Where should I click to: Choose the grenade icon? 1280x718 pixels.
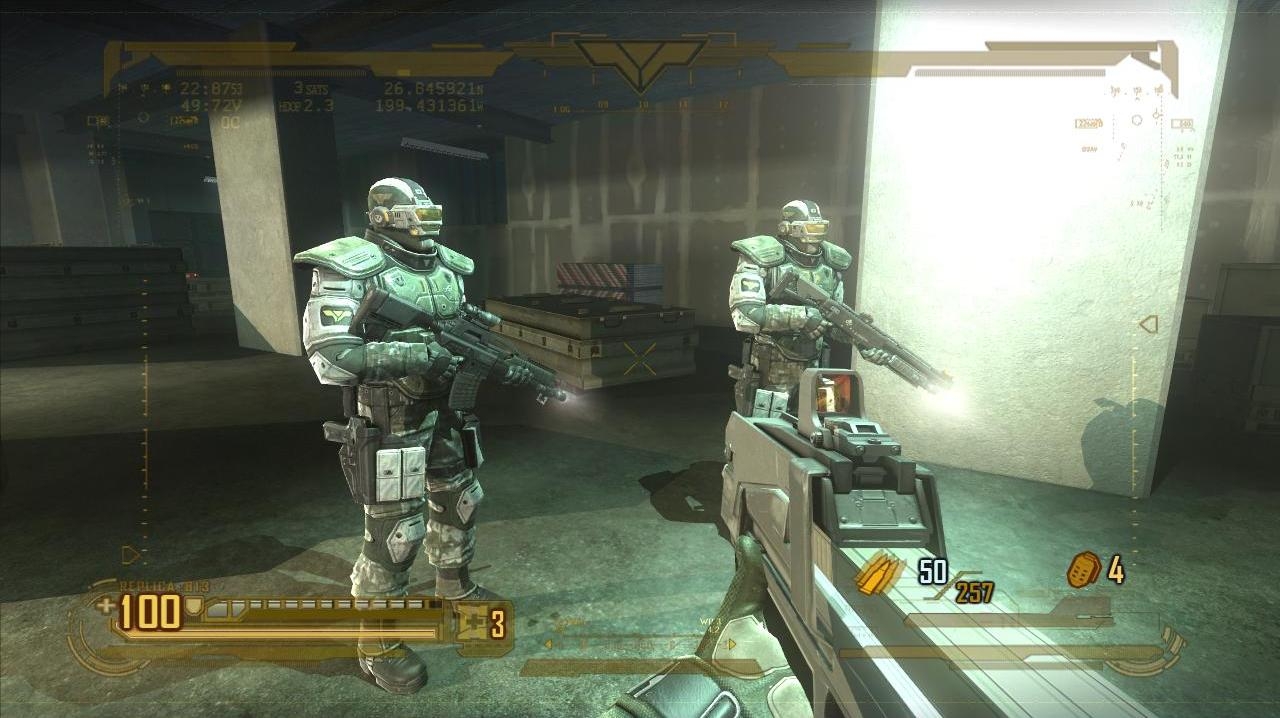click(1083, 570)
